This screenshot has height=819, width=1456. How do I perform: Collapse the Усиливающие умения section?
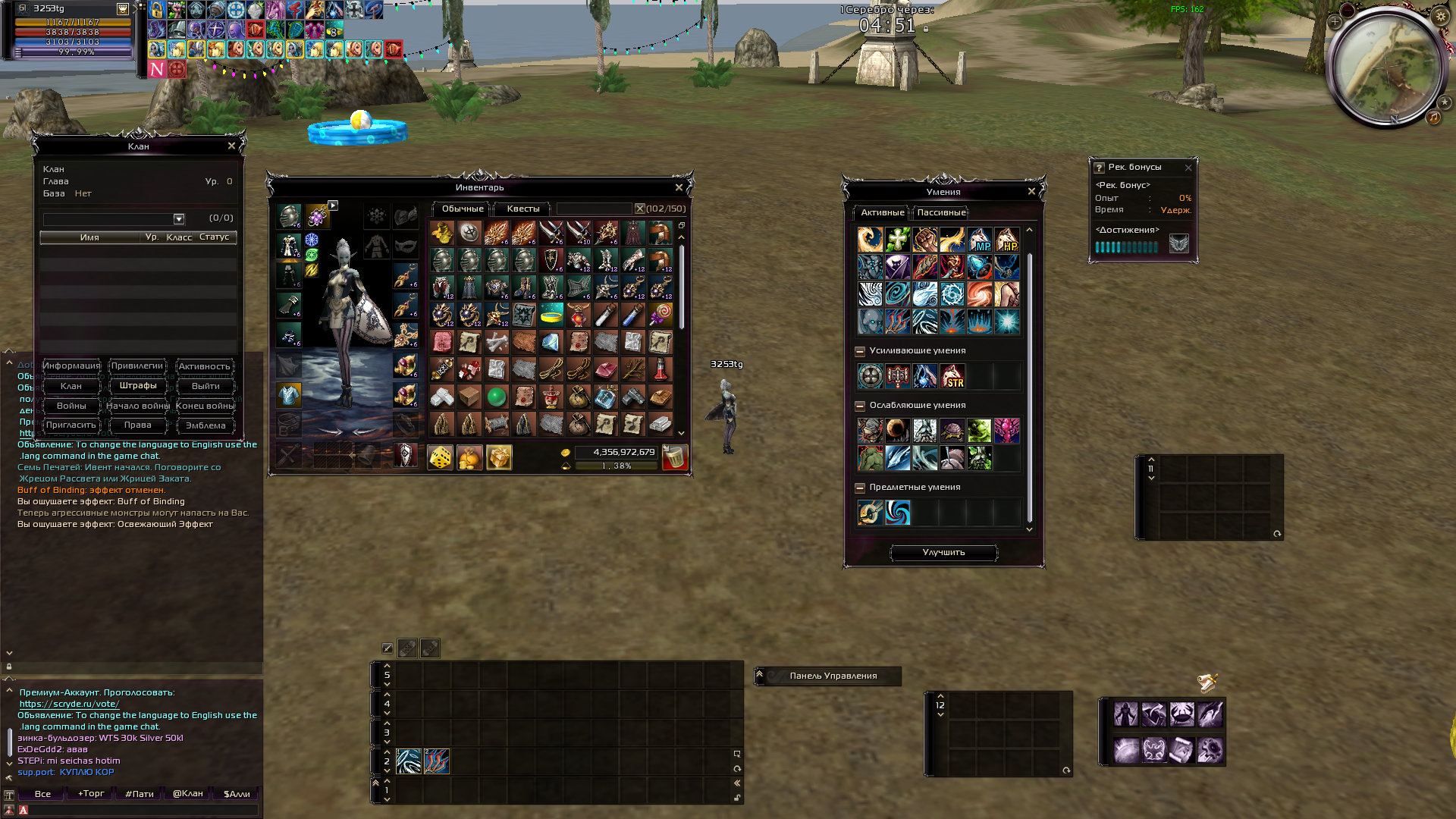pos(860,351)
